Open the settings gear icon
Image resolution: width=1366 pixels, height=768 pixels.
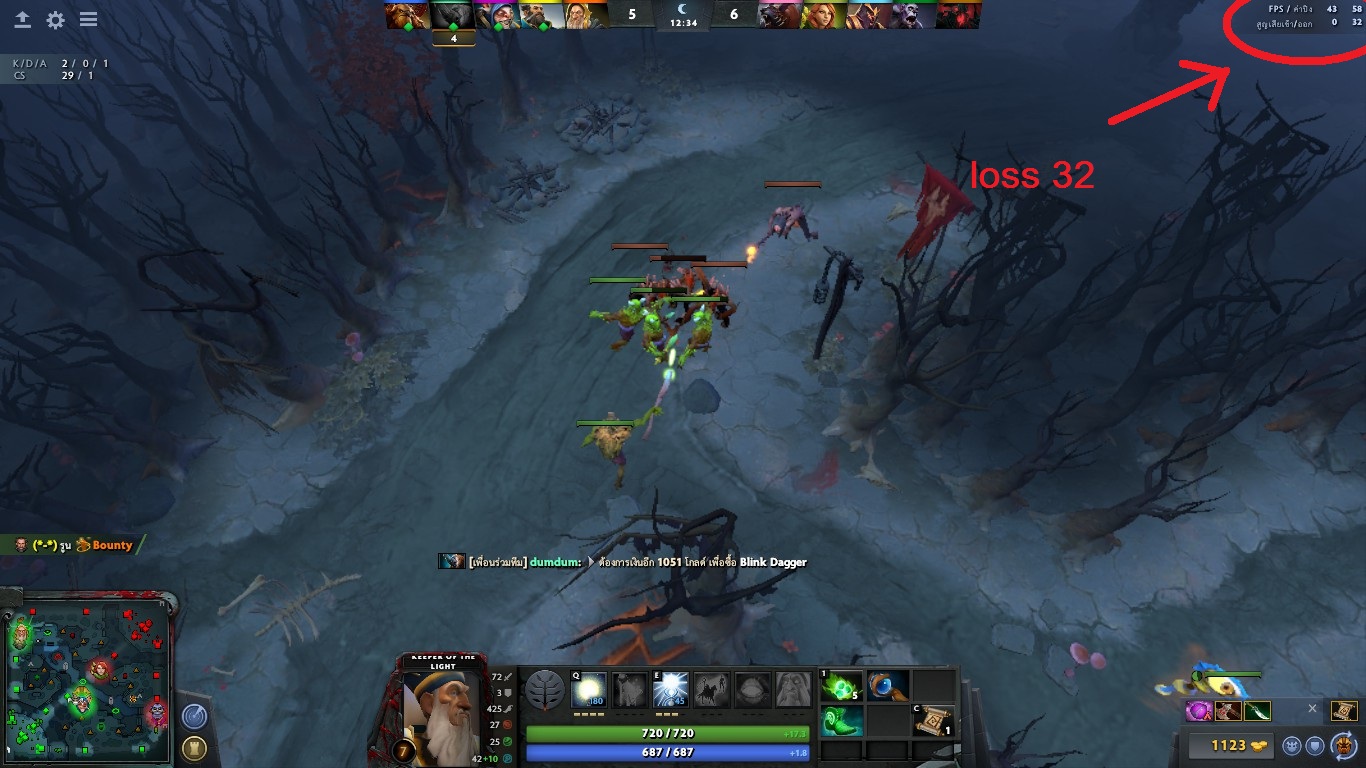(55, 19)
